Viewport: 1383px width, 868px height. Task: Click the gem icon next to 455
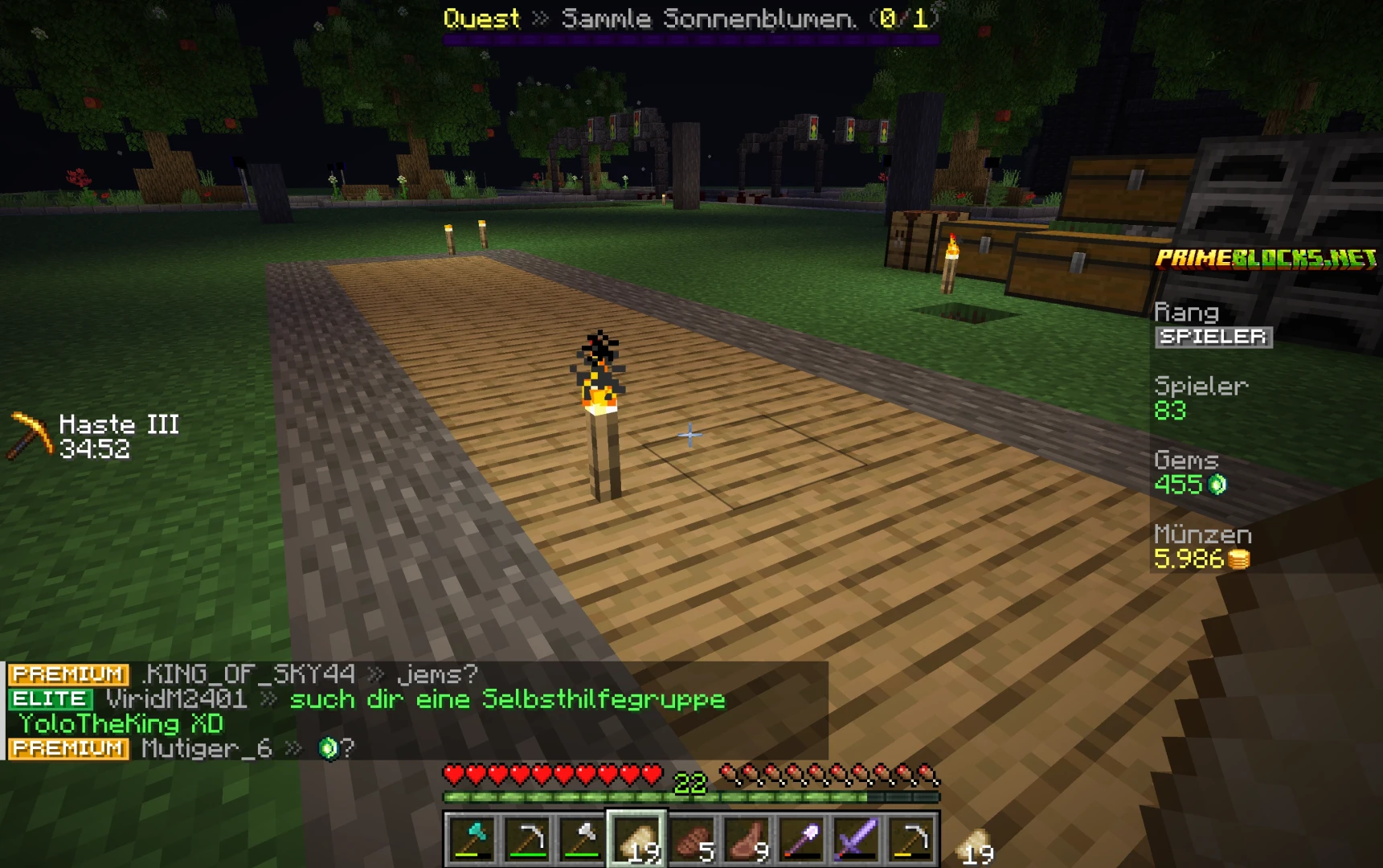click(1218, 484)
